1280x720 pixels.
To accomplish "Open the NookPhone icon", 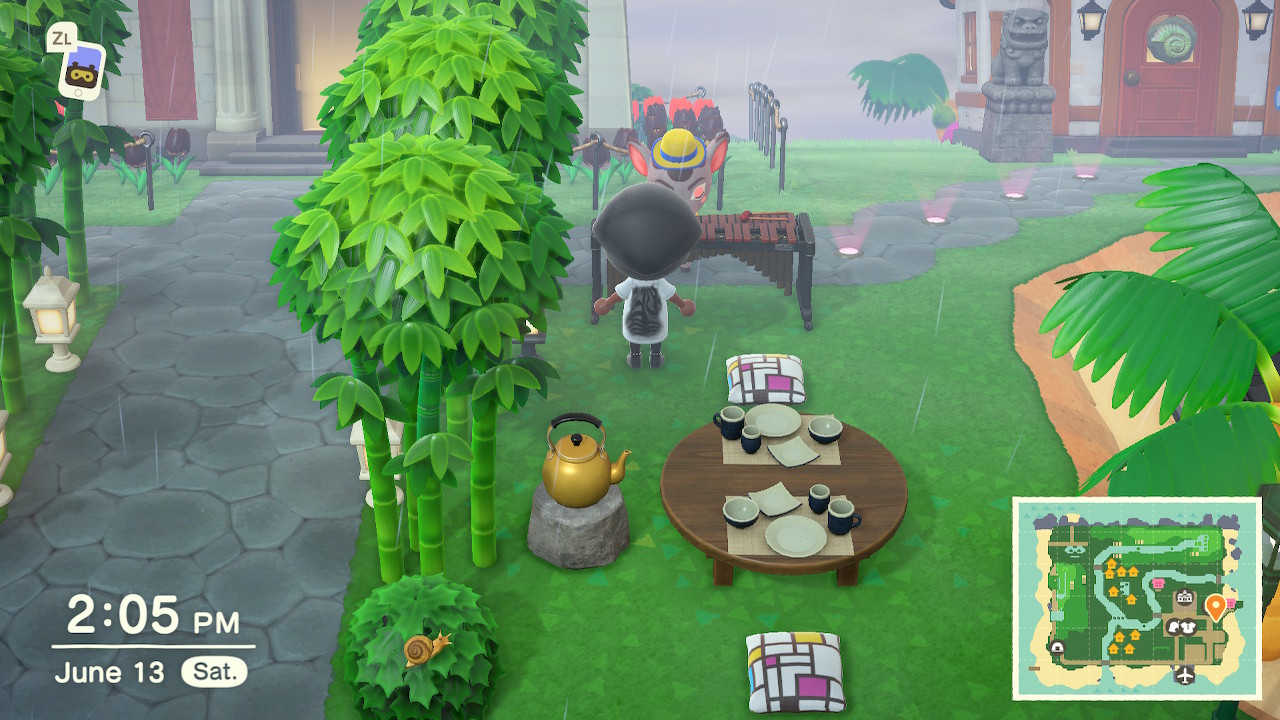I will point(82,71).
